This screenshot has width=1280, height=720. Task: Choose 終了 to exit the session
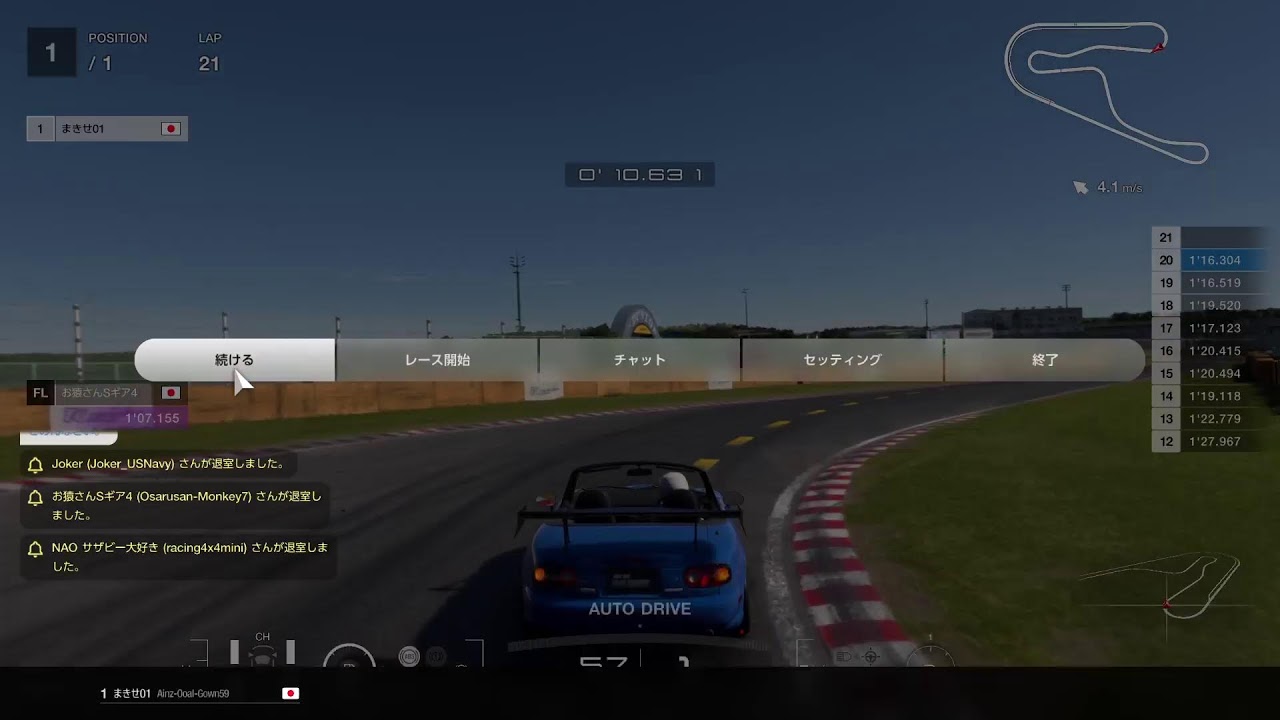coord(1044,360)
